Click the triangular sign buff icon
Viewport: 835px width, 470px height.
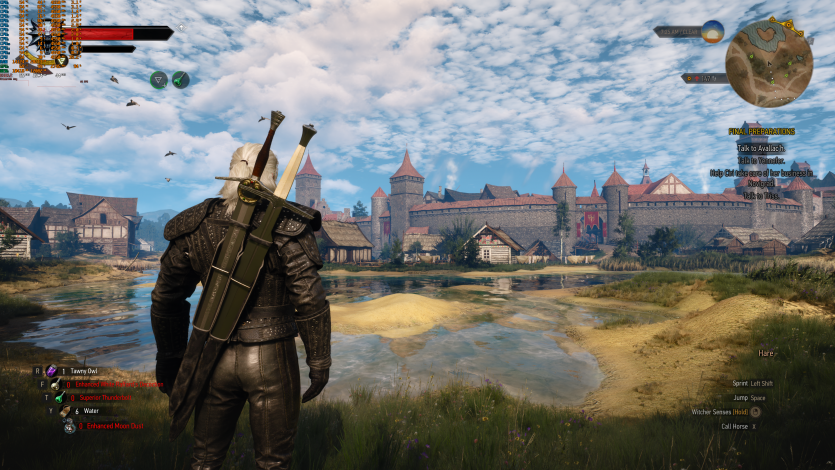(158, 79)
